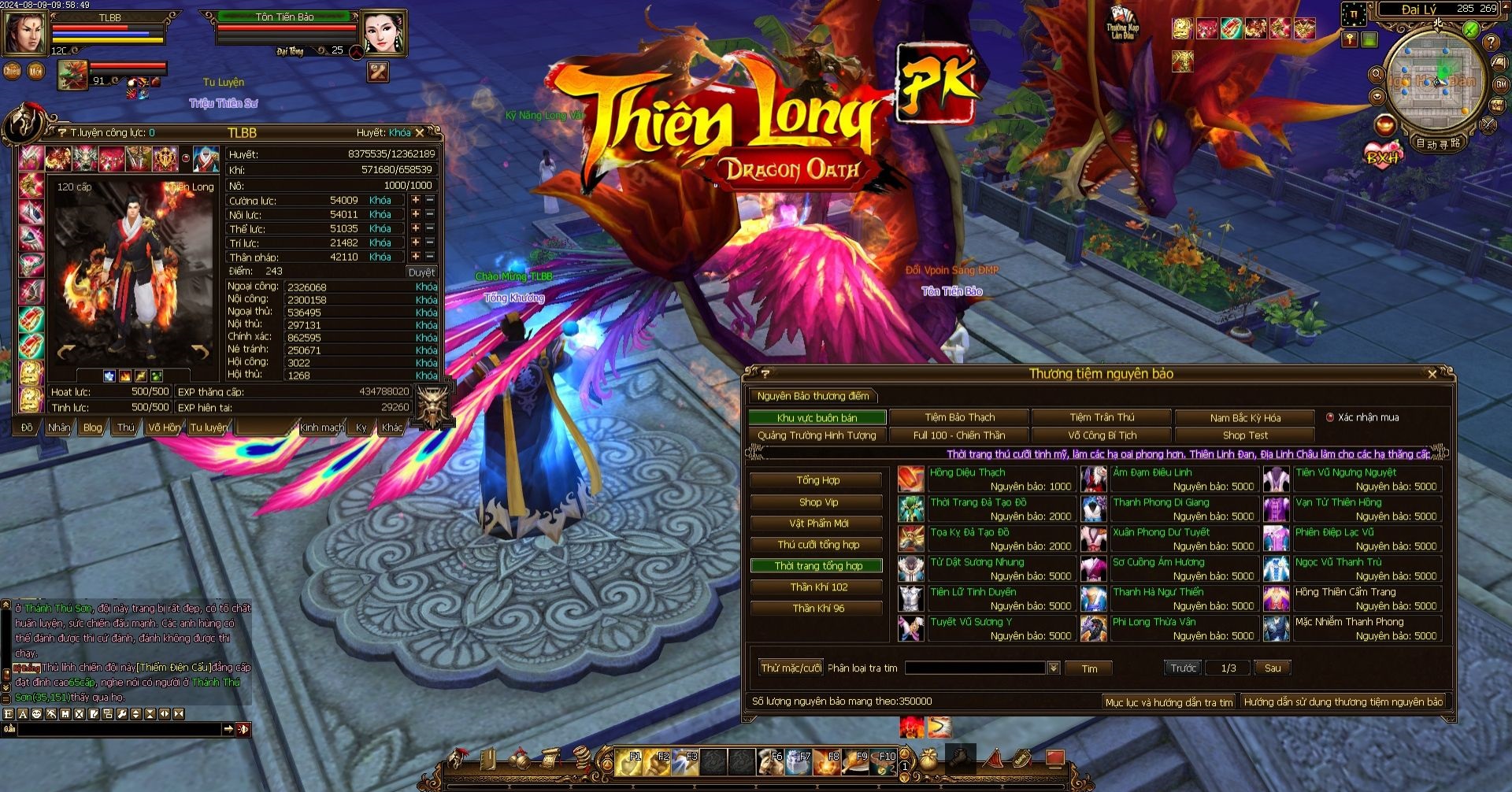
Task: Go to the next shop page with Sau
Action: click(x=1272, y=668)
